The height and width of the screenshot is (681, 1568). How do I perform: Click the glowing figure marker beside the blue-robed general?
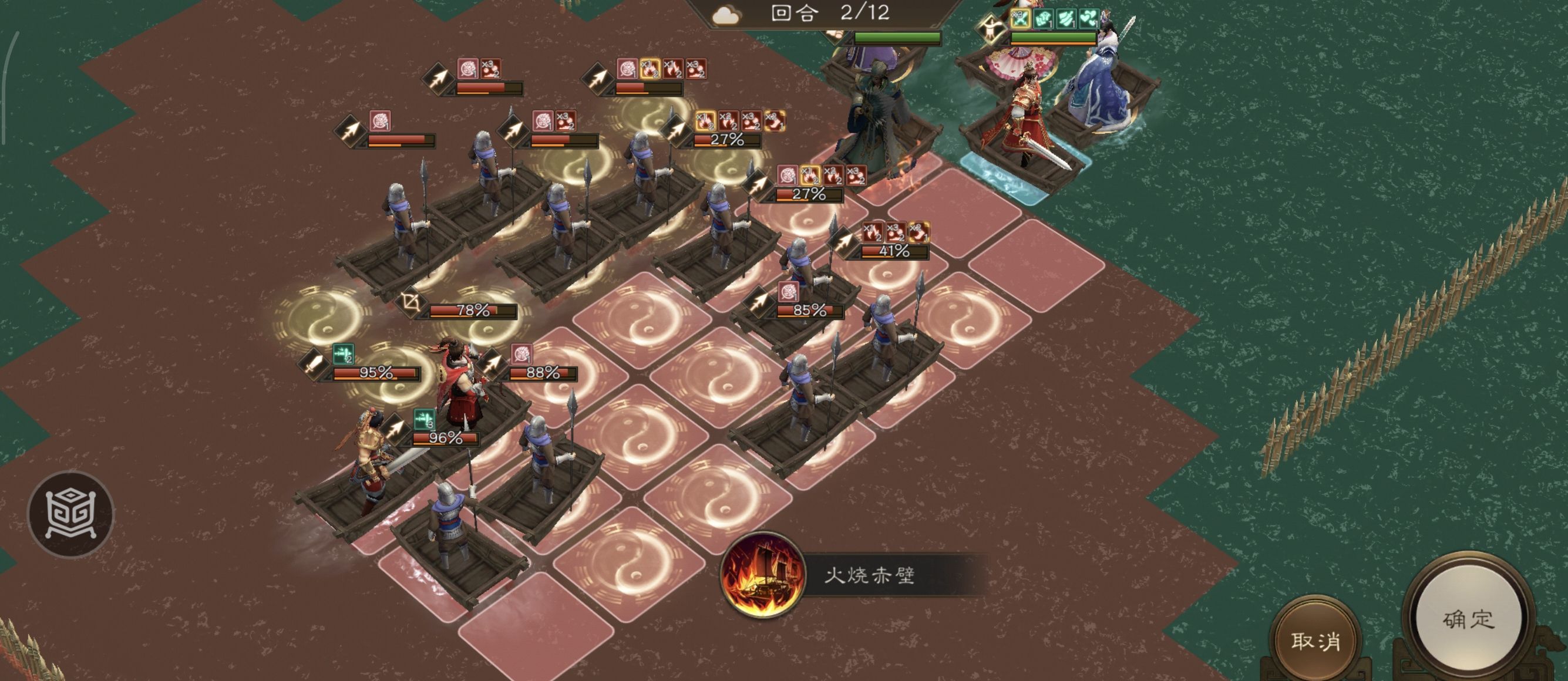point(990,27)
